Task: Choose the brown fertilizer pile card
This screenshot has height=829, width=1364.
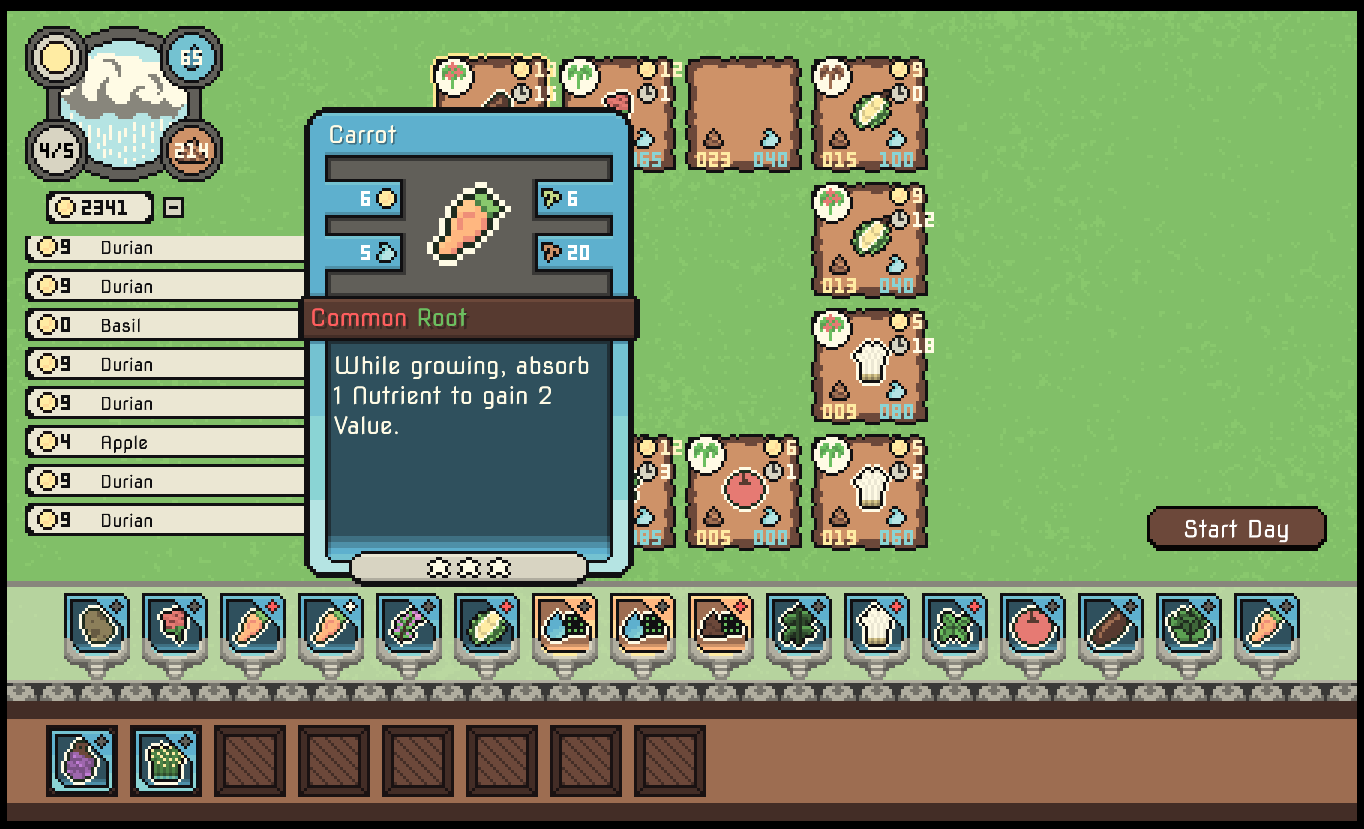Action: (x=722, y=625)
